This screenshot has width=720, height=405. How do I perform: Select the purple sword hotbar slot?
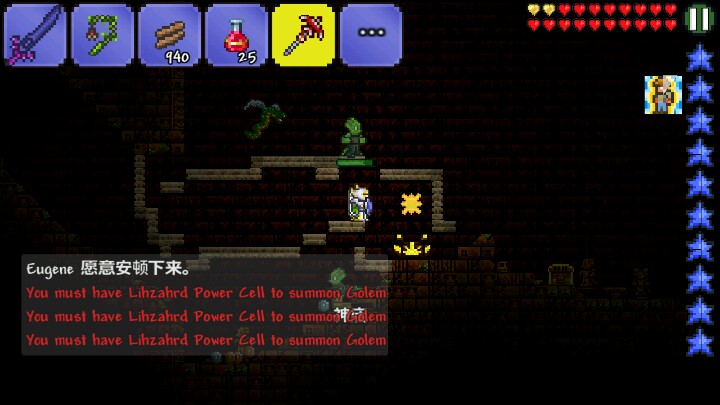click(x=34, y=35)
